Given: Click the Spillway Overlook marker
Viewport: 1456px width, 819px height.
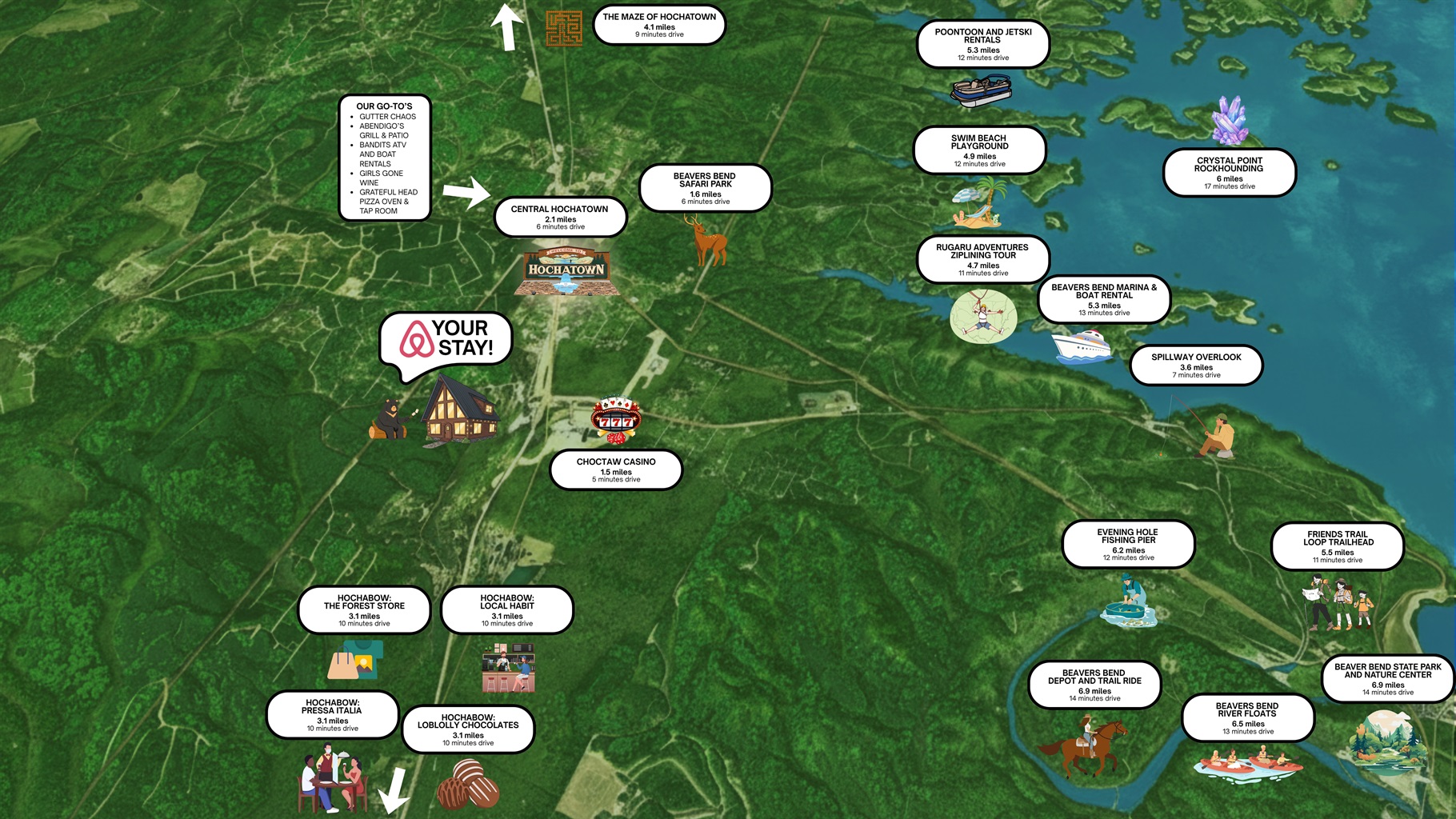Looking at the screenshot, I should (x=1196, y=365).
